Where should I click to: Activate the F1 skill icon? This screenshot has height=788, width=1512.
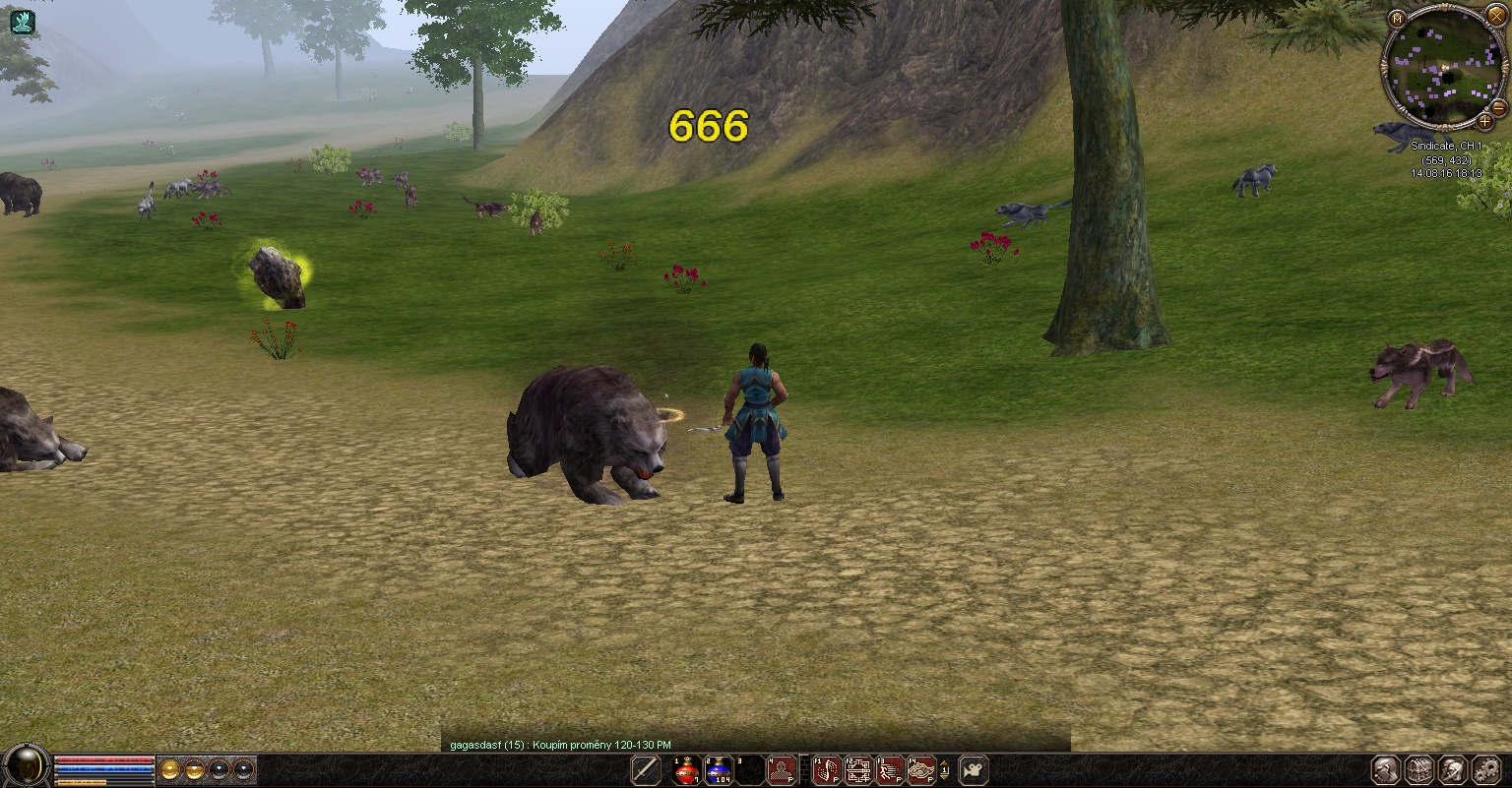point(827,770)
